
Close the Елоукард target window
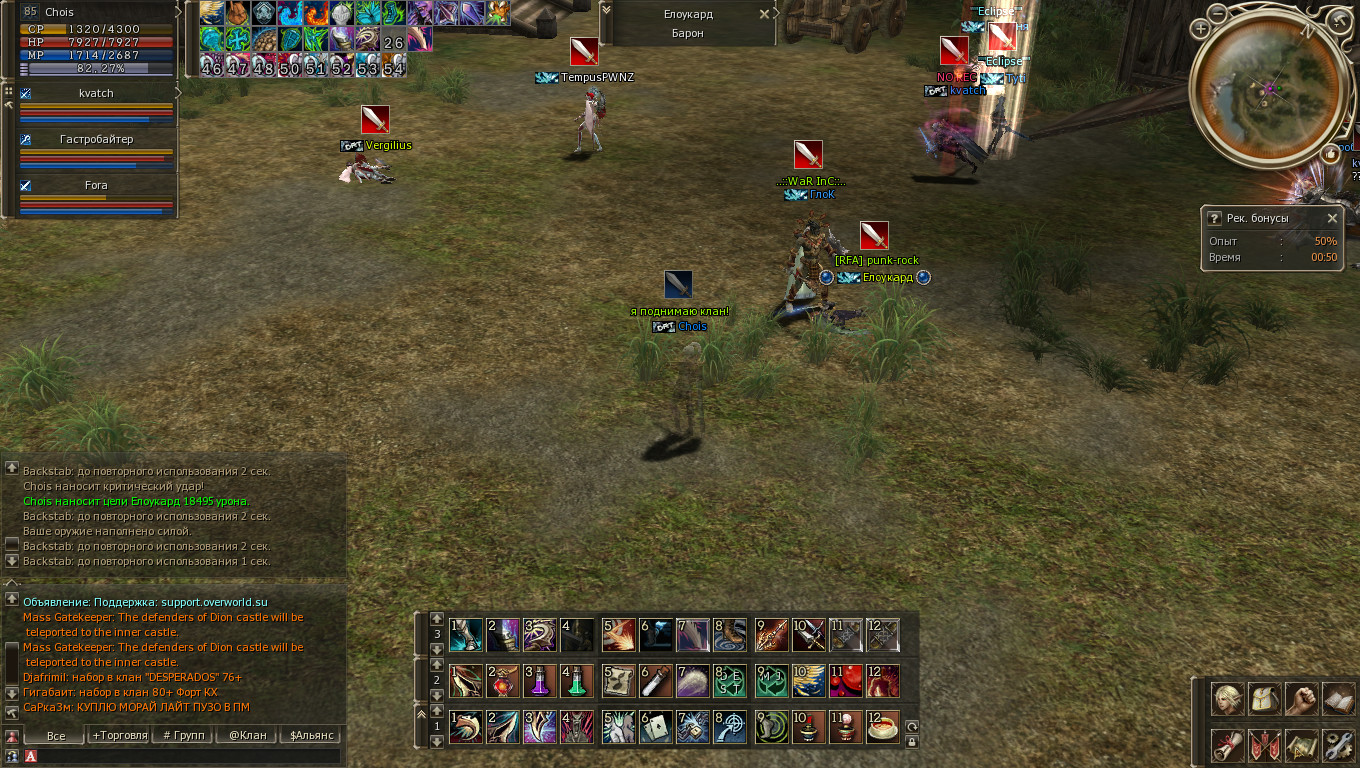click(765, 14)
